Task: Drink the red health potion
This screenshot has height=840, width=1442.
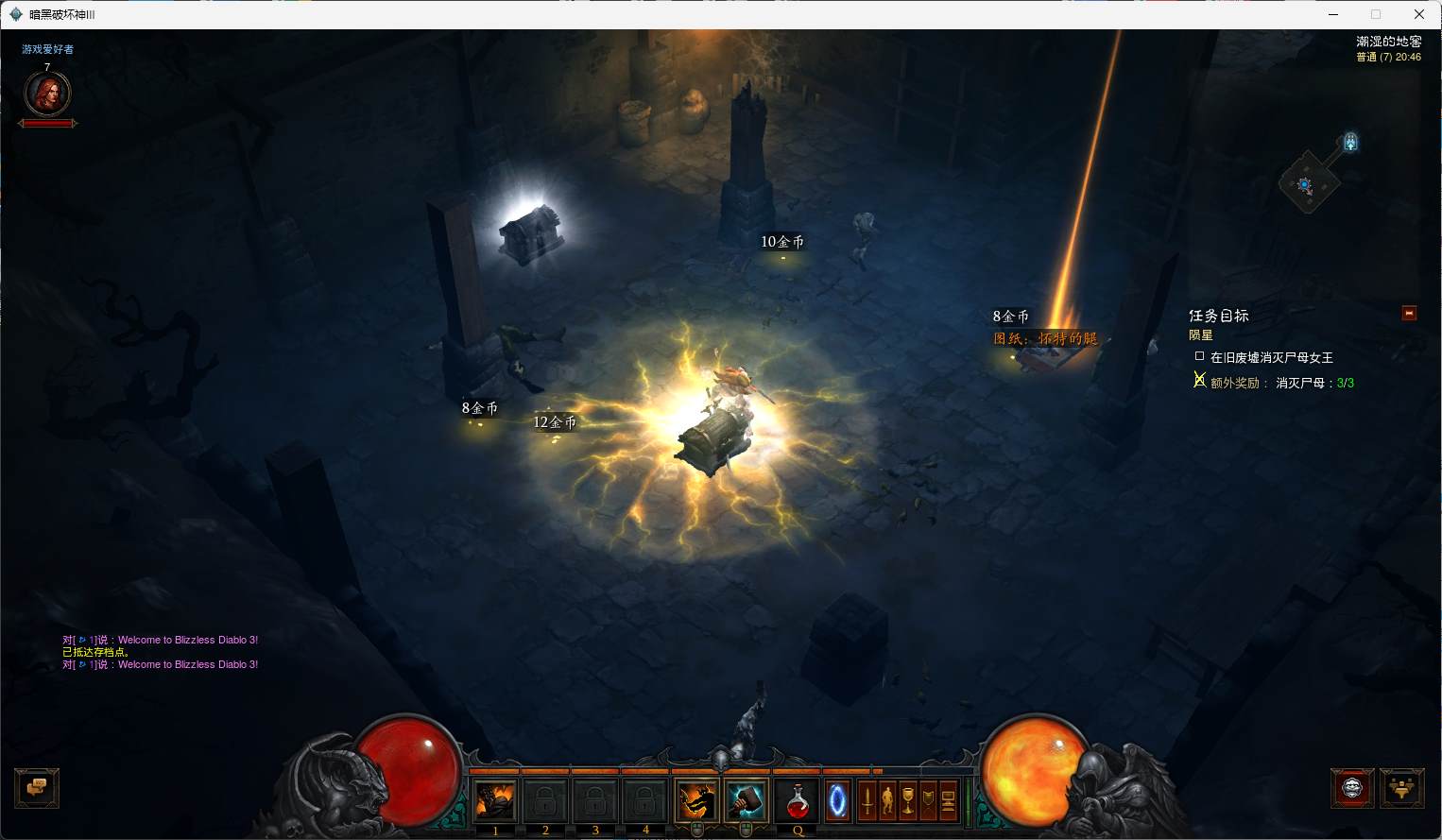Action: click(798, 801)
